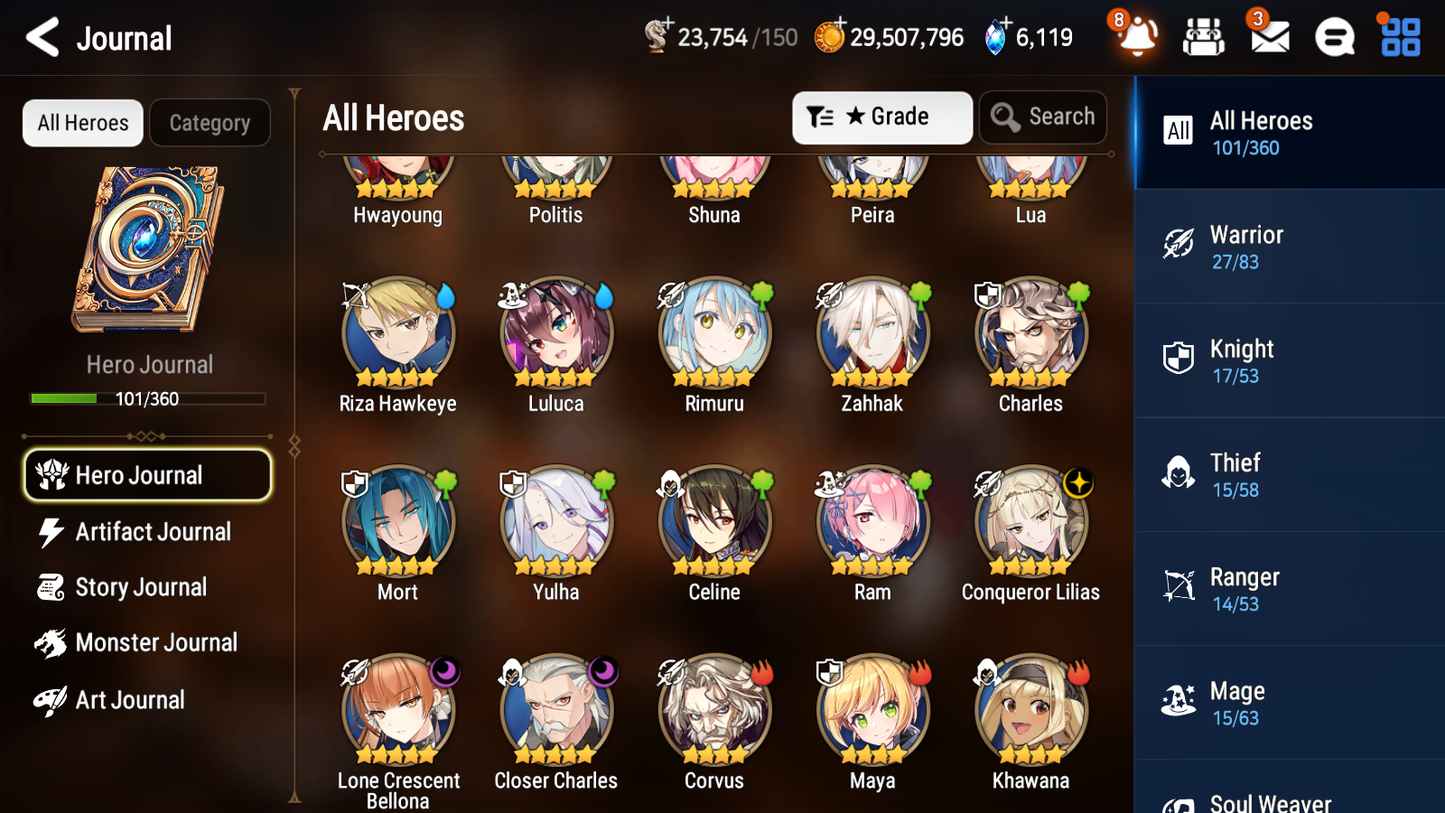Open the in-game chat
This screenshot has height=813, width=1445.
(1334, 37)
